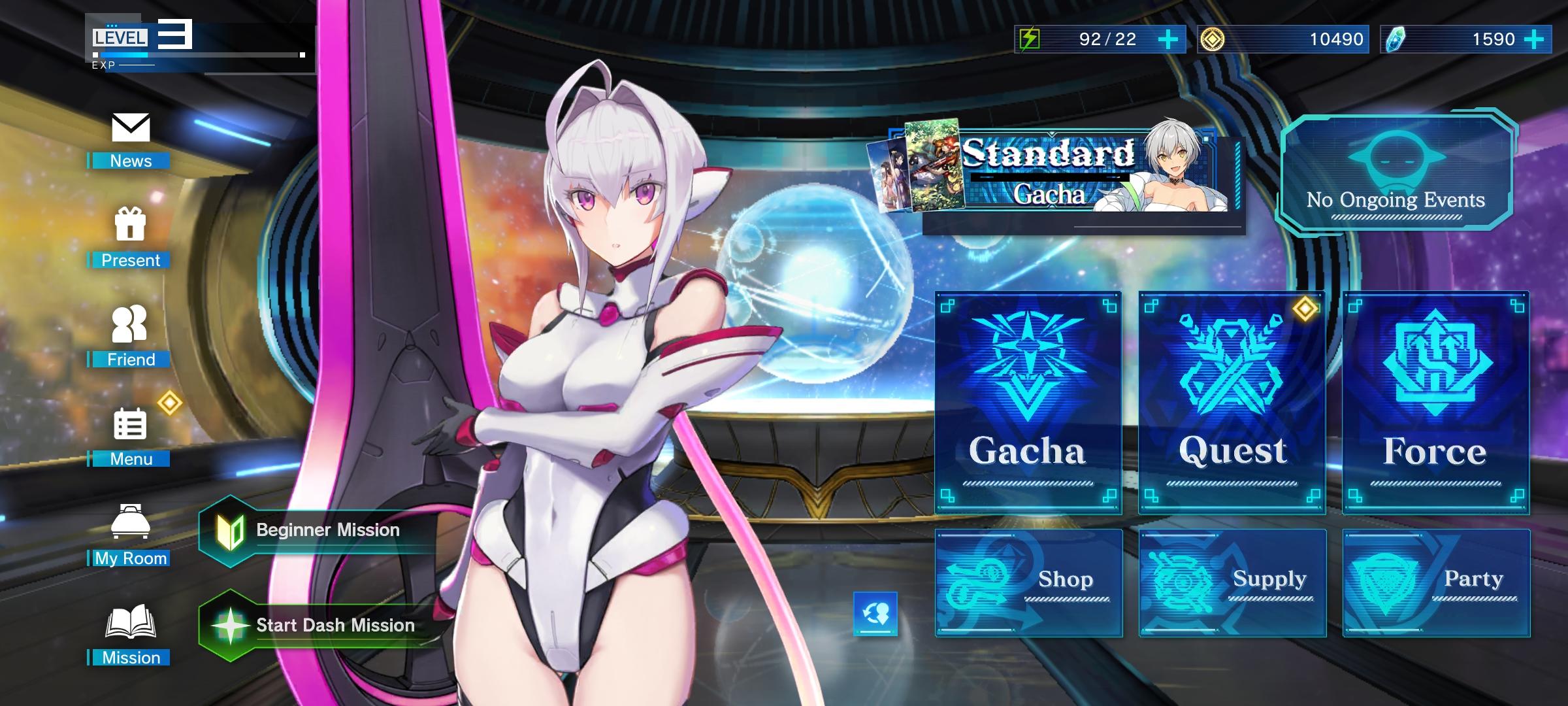
Task: Tap the character swap icon near the bottom
Action: [876, 614]
